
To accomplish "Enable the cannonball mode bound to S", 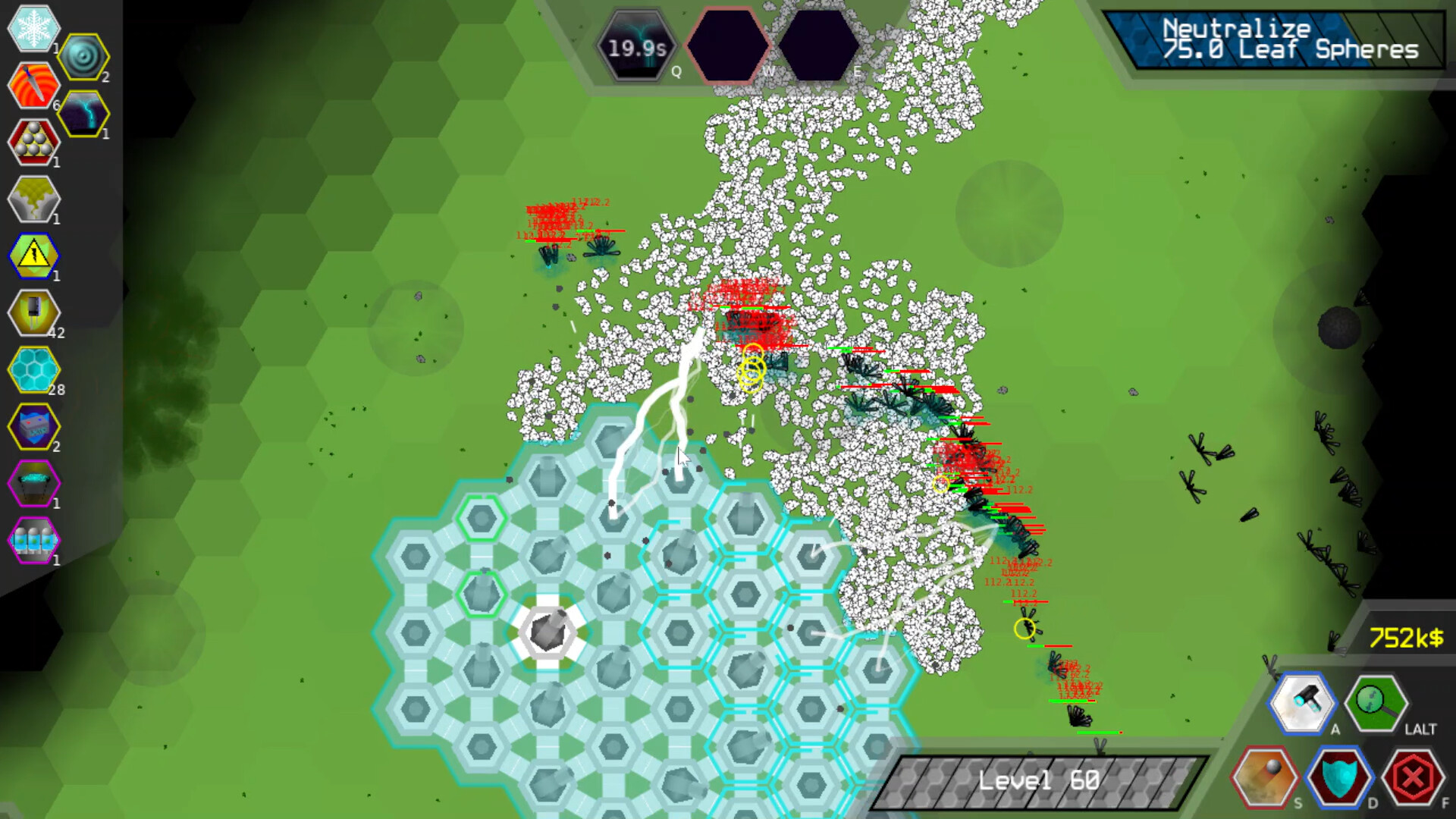I will coord(1263,779).
